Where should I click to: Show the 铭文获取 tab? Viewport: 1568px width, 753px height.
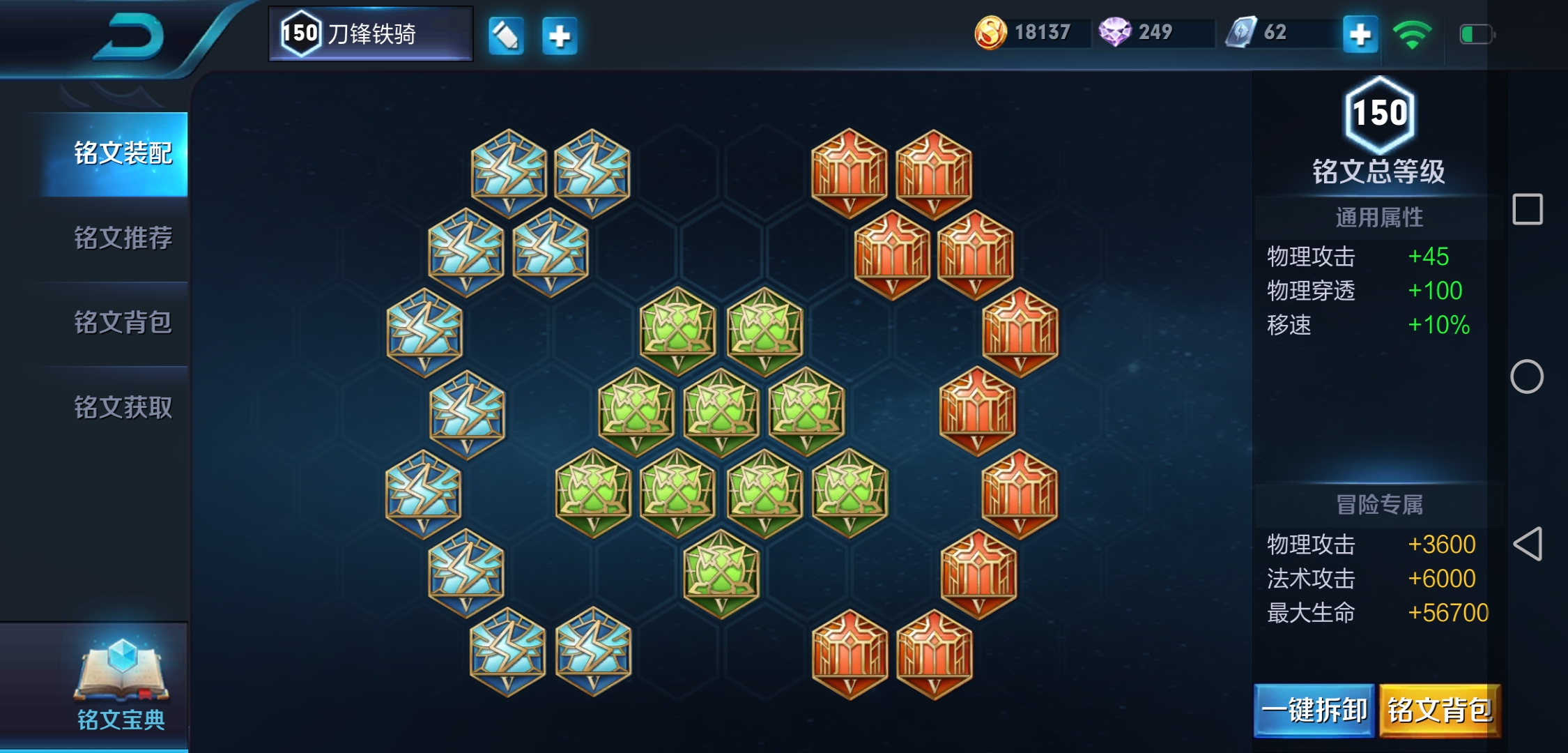122,407
